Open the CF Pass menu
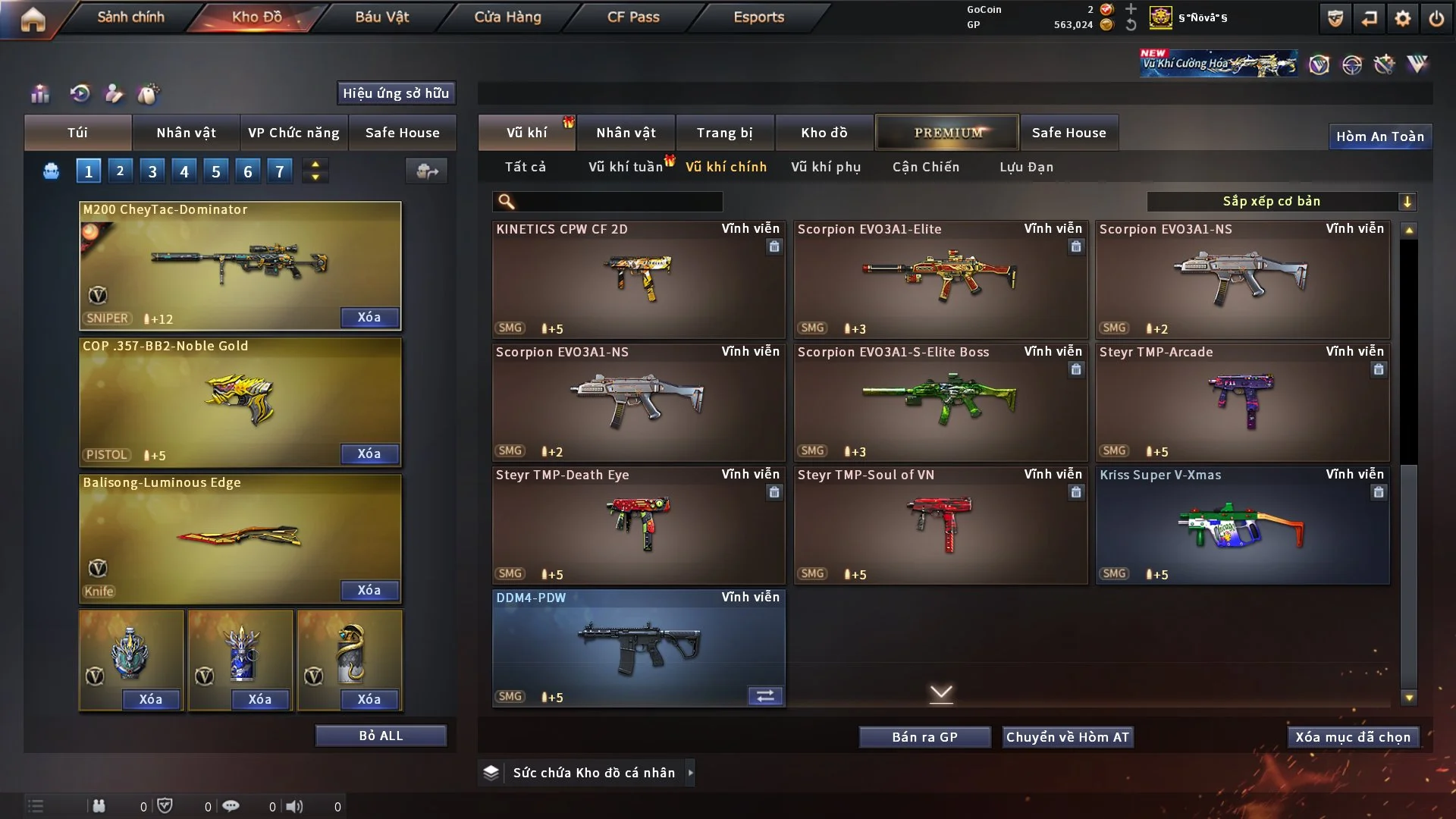This screenshot has width=1456, height=819. click(x=633, y=17)
